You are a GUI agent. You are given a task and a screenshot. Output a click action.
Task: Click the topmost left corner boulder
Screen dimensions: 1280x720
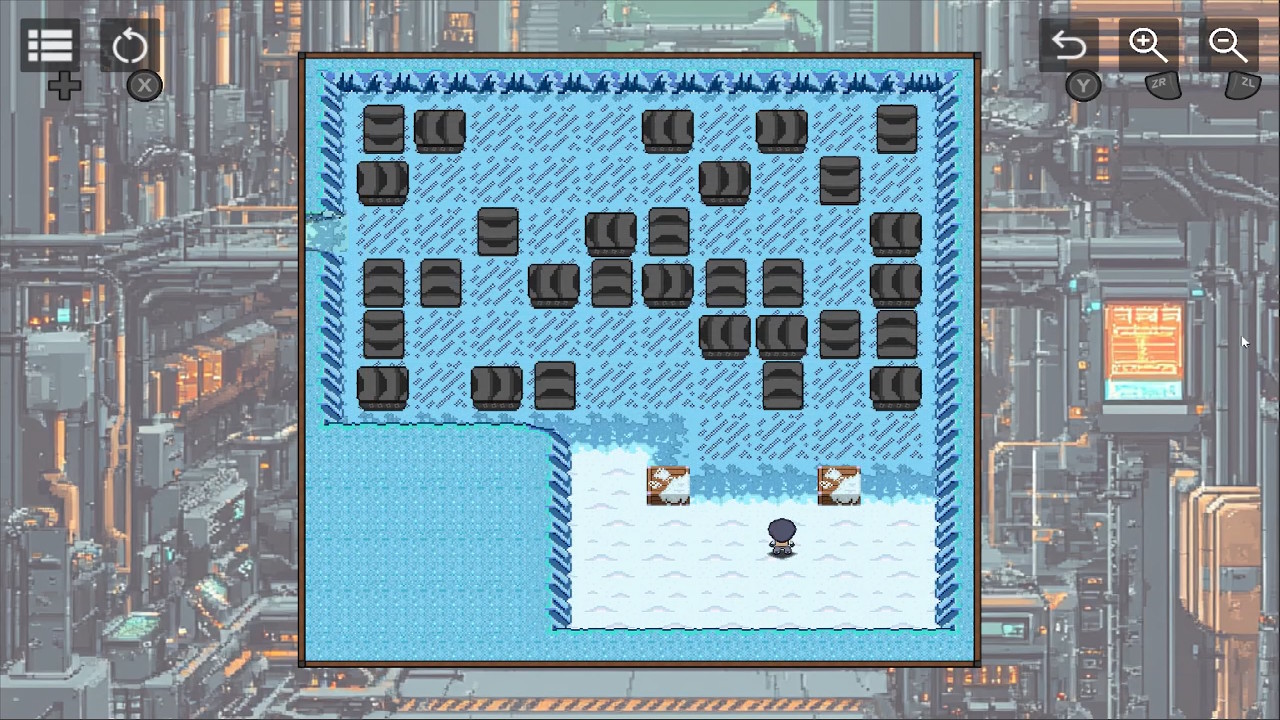click(x=383, y=127)
